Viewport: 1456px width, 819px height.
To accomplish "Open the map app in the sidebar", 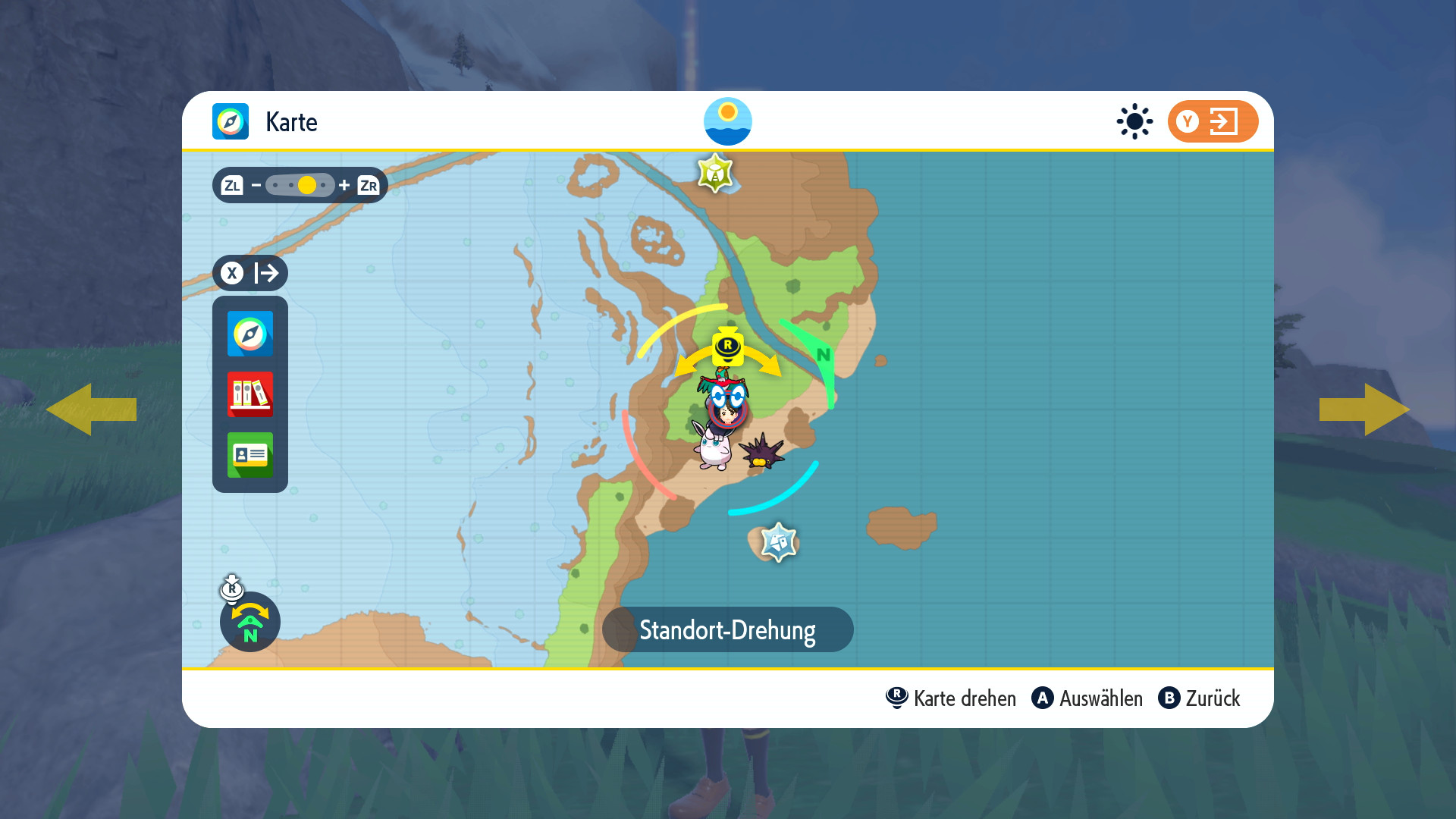I will pyautogui.click(x=250, y=334).
